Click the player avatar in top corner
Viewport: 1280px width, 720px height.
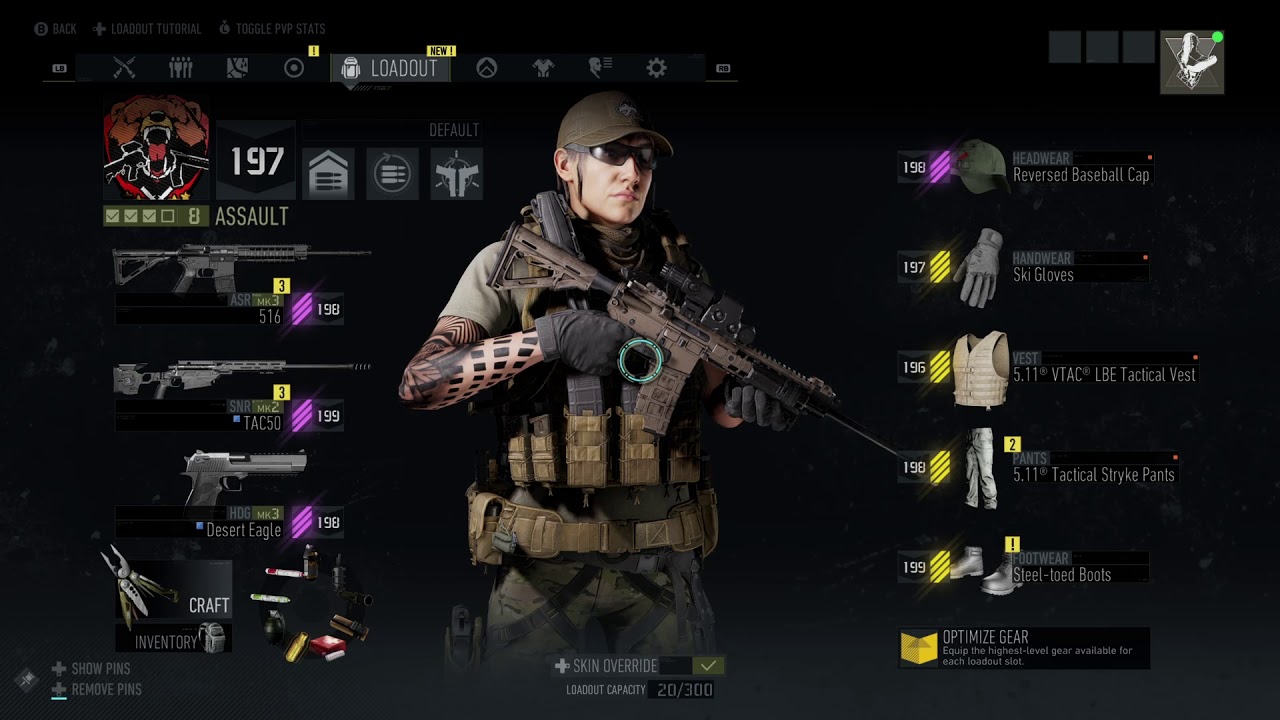point(1192,62)
